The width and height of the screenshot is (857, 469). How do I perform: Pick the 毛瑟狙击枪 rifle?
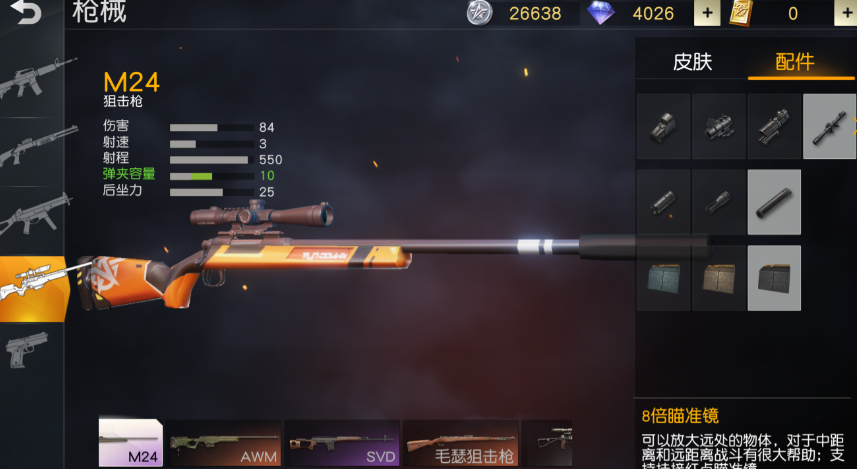[x=460, y=443]
